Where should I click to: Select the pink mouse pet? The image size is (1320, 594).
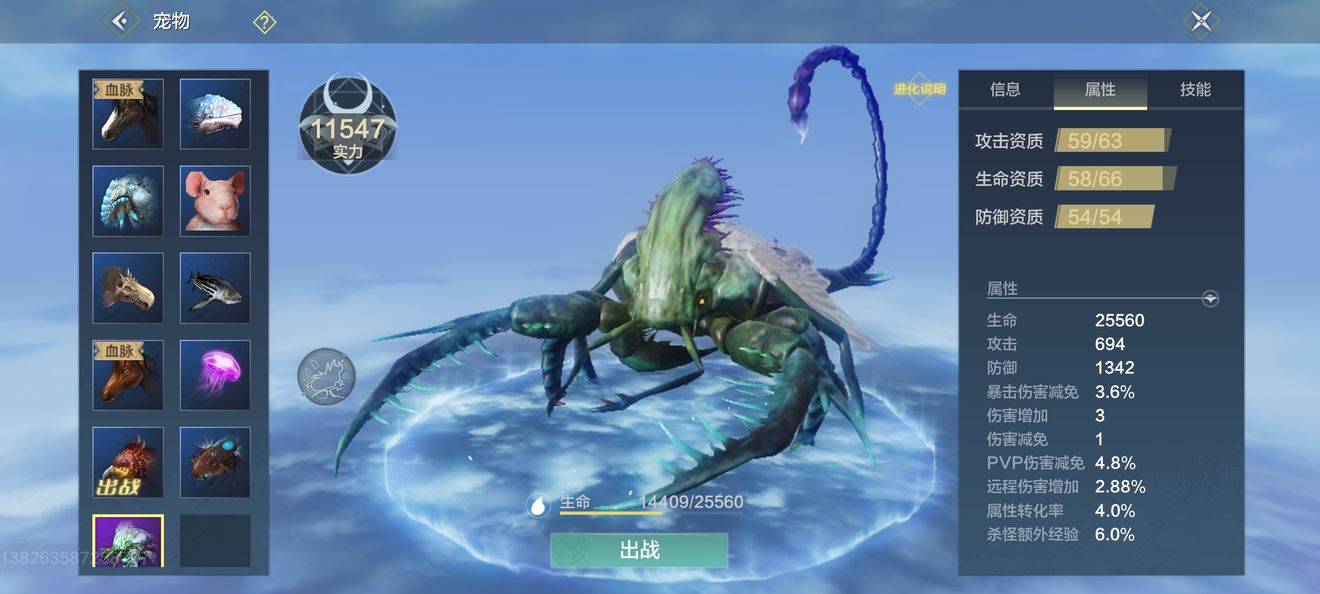point(215,201)
